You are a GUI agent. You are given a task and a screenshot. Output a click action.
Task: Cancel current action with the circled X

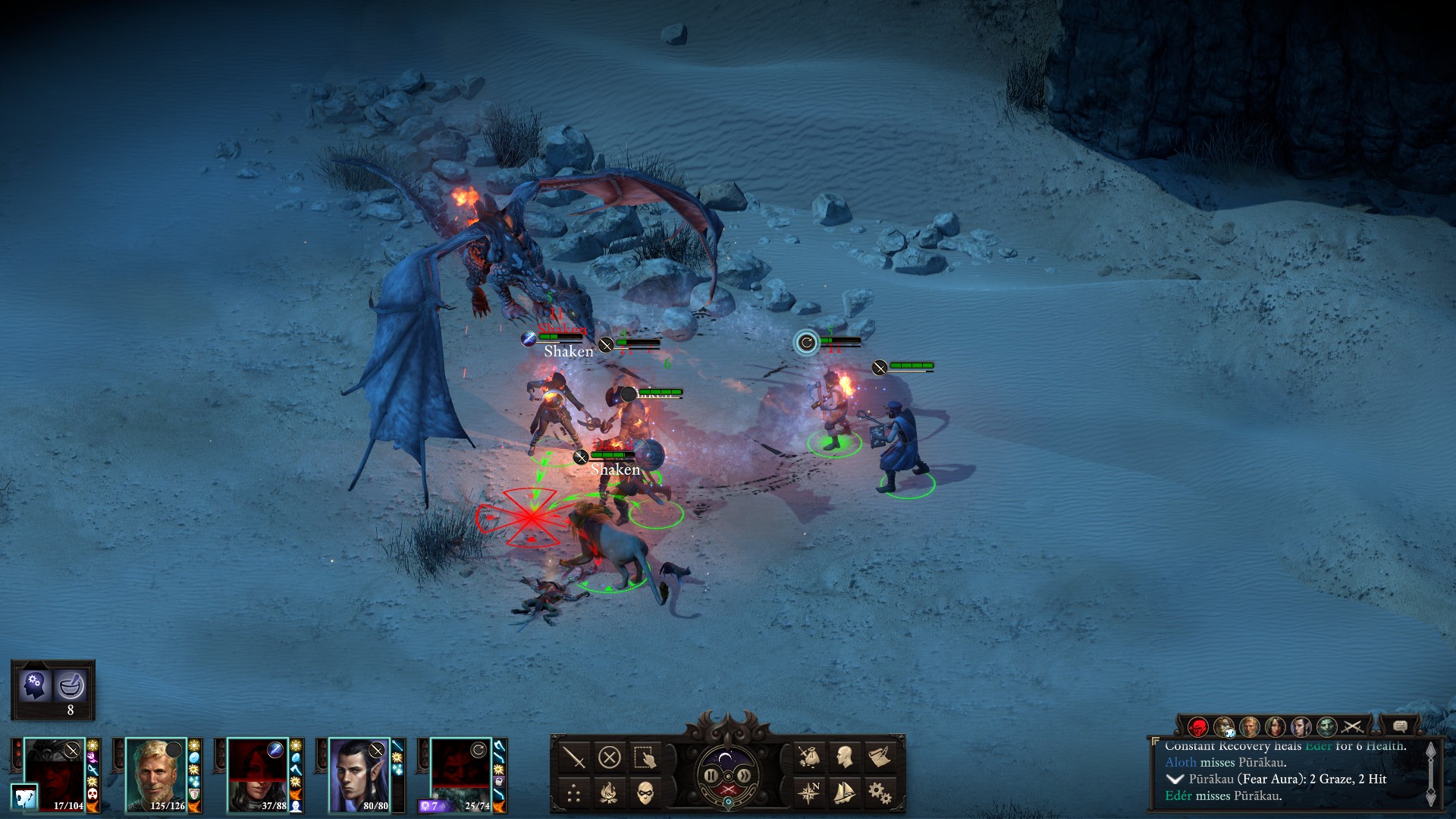pos(610,757)
